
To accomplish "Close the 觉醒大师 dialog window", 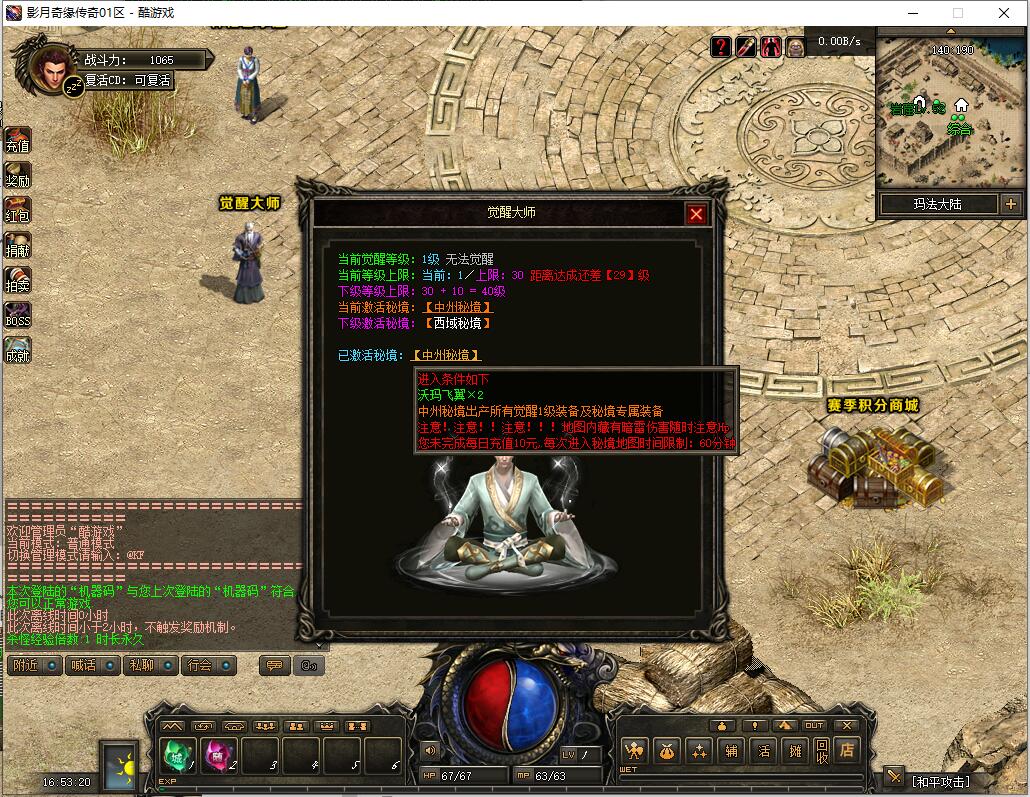I will (x=697, y=214).
